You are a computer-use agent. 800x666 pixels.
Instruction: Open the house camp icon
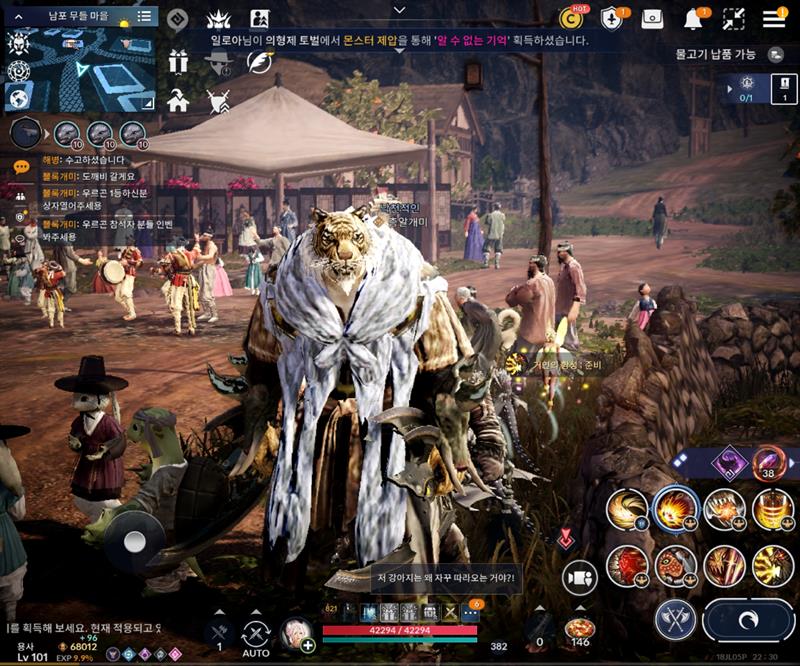coord(178,100)
